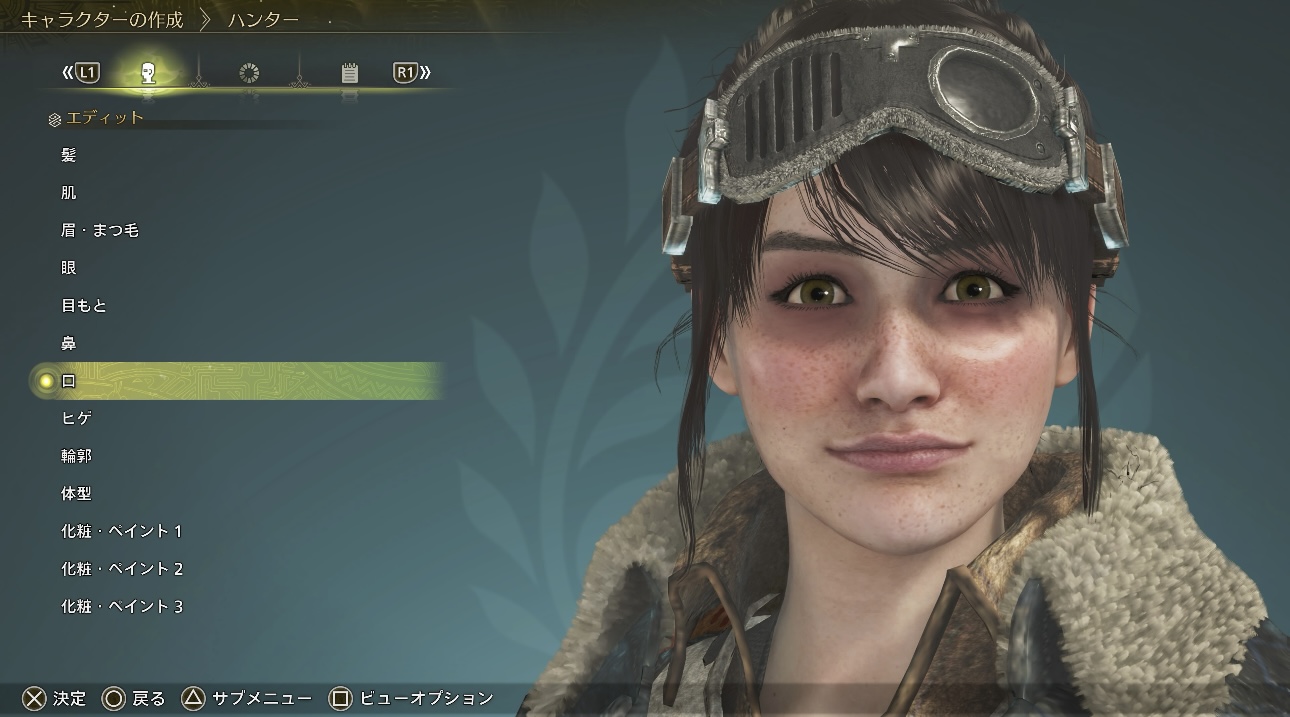Select the 肌 skin option

[x=69, y=193]
